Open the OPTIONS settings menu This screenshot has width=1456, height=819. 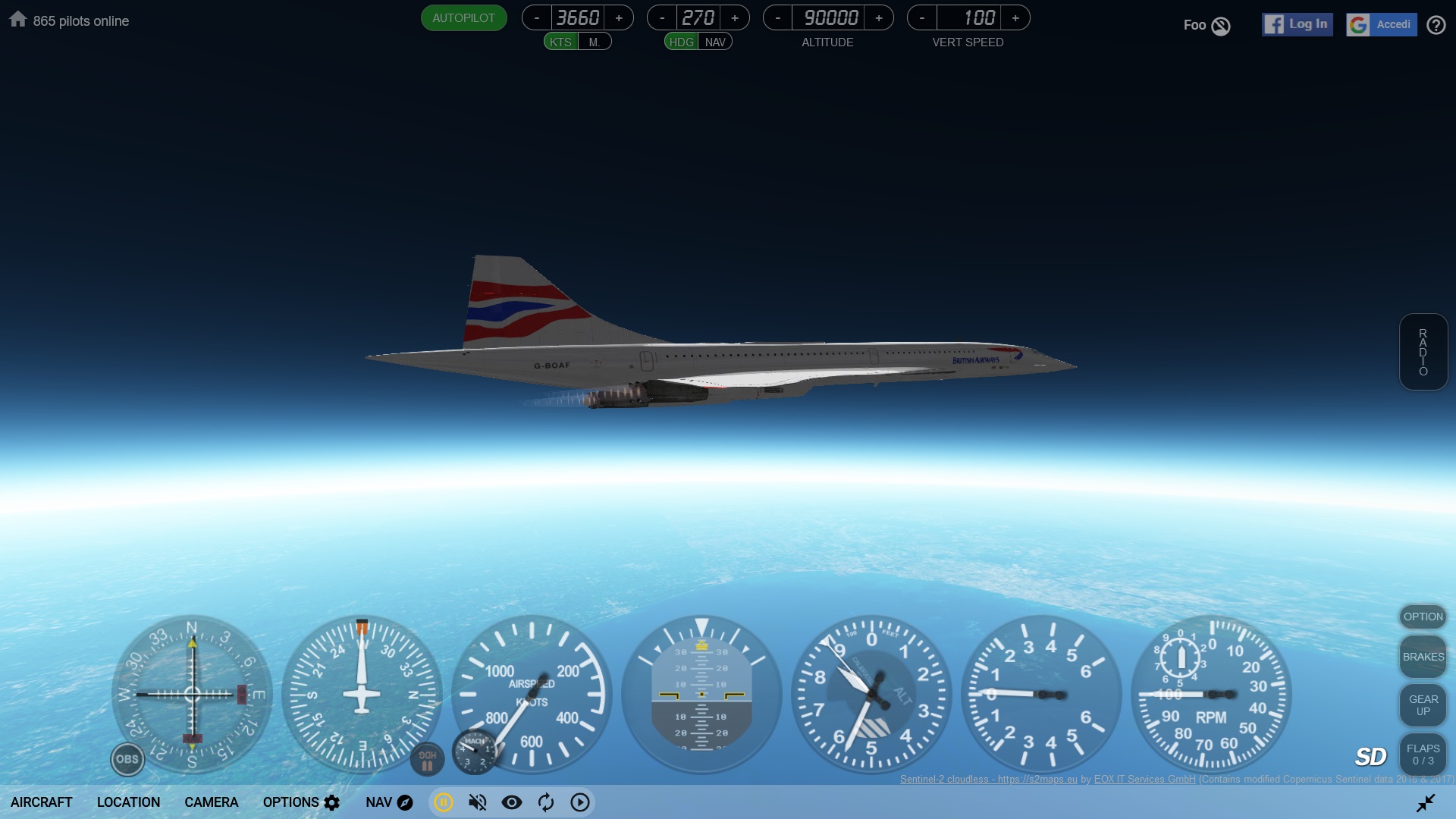pos(301,802)
